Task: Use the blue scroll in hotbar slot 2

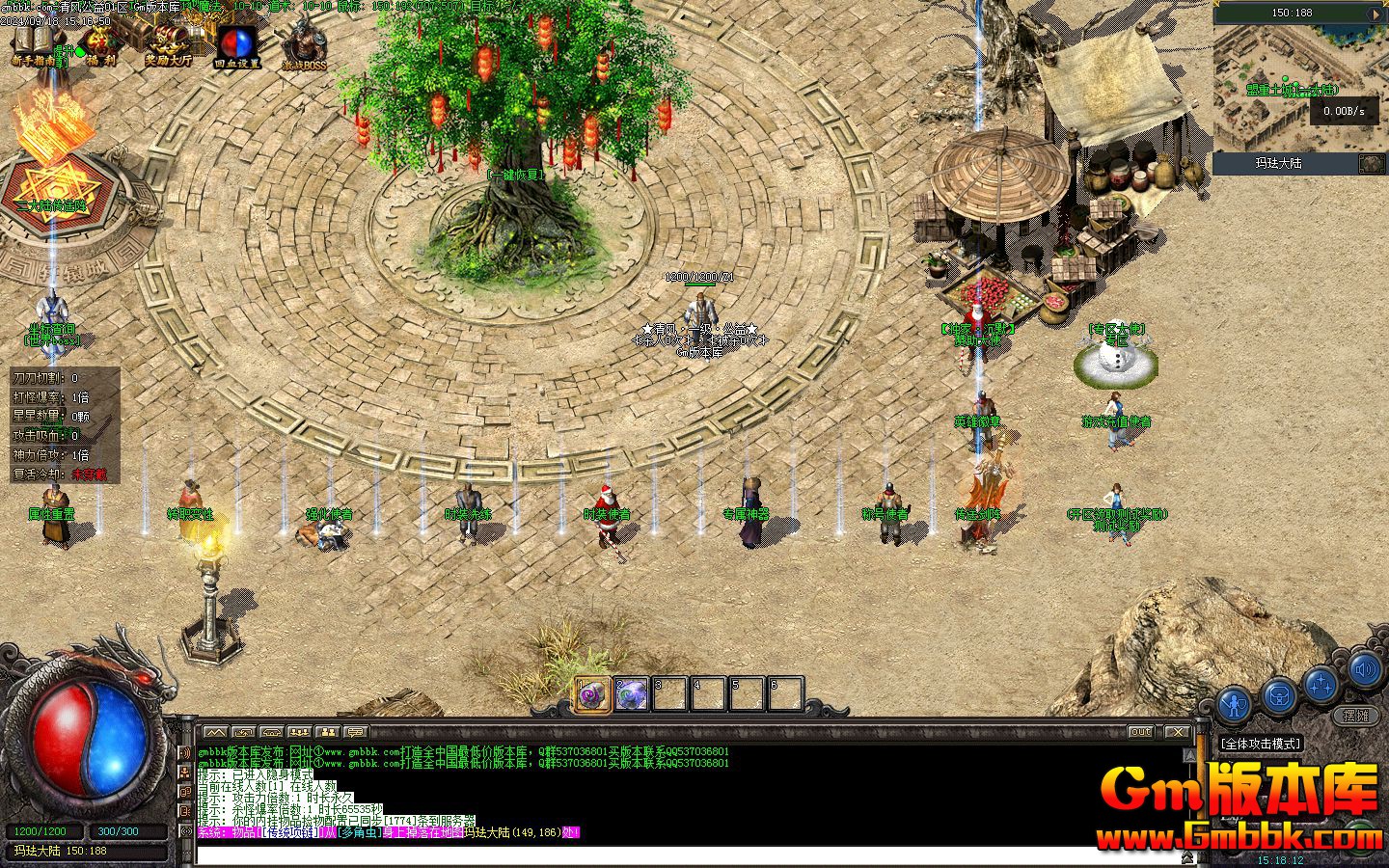Action: pos(632,694)
